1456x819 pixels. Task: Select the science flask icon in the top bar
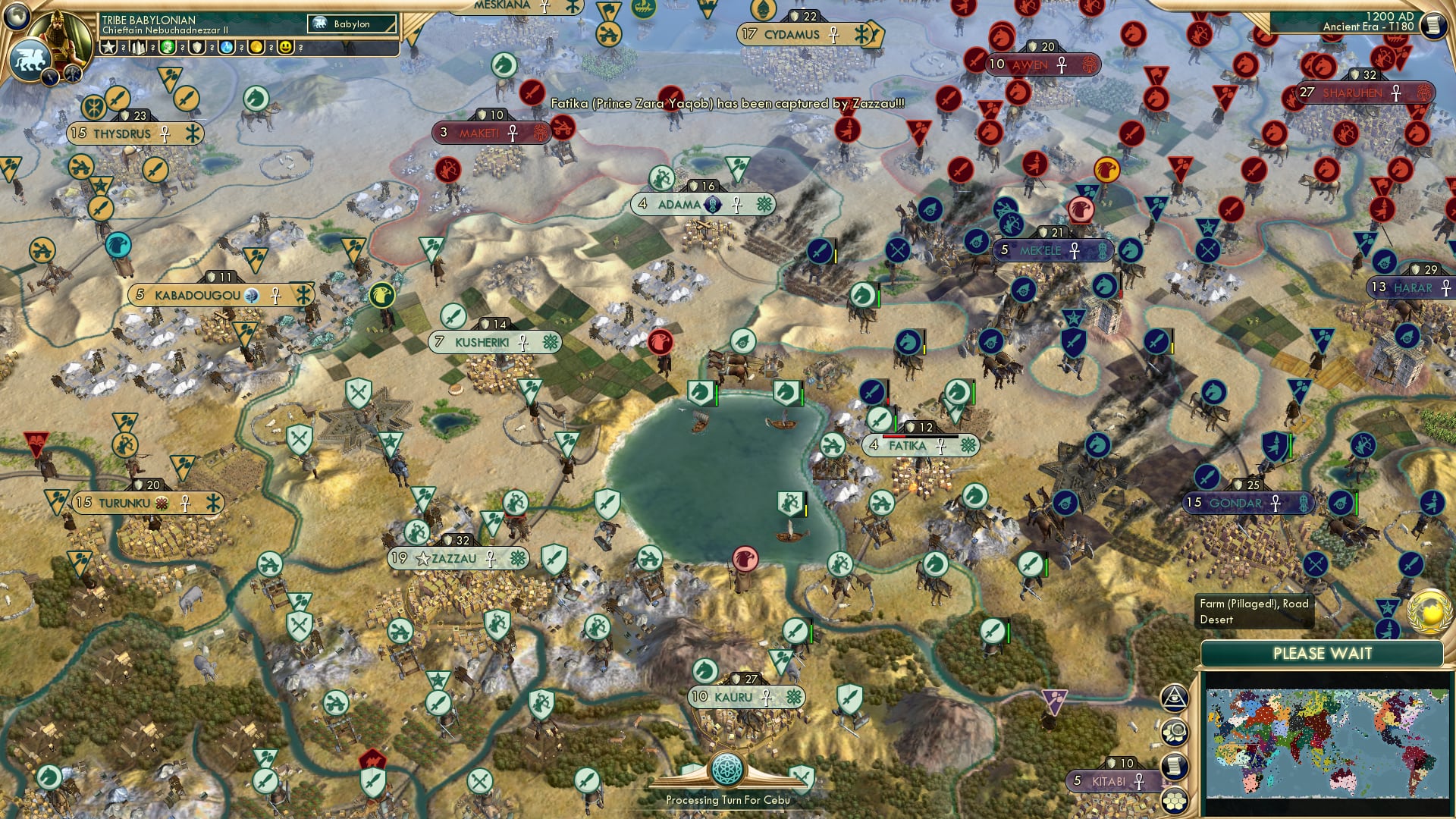[x=225, y=47]
